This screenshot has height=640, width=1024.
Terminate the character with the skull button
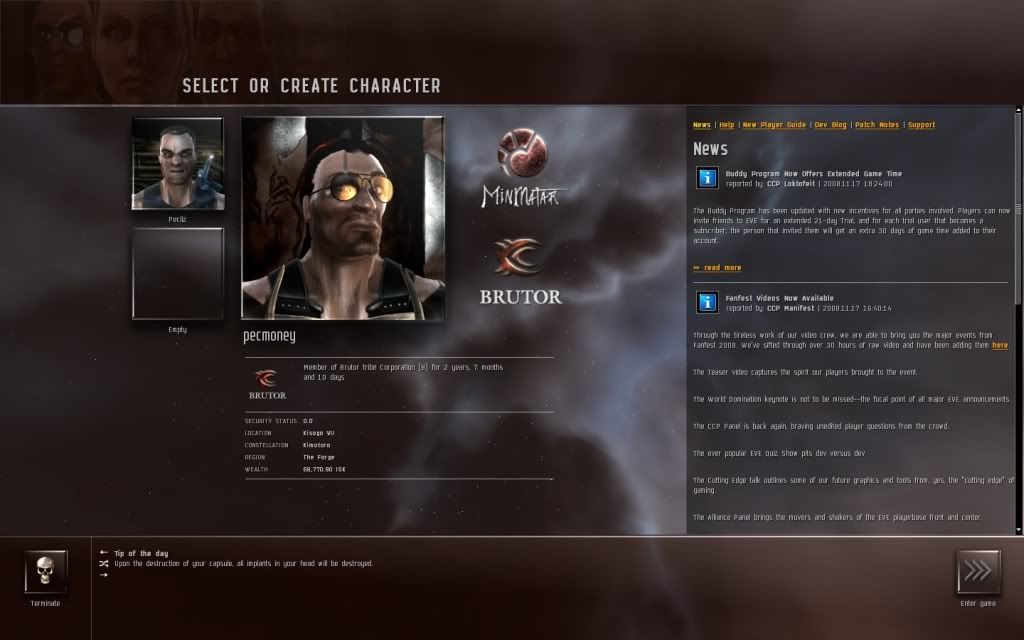46,572
